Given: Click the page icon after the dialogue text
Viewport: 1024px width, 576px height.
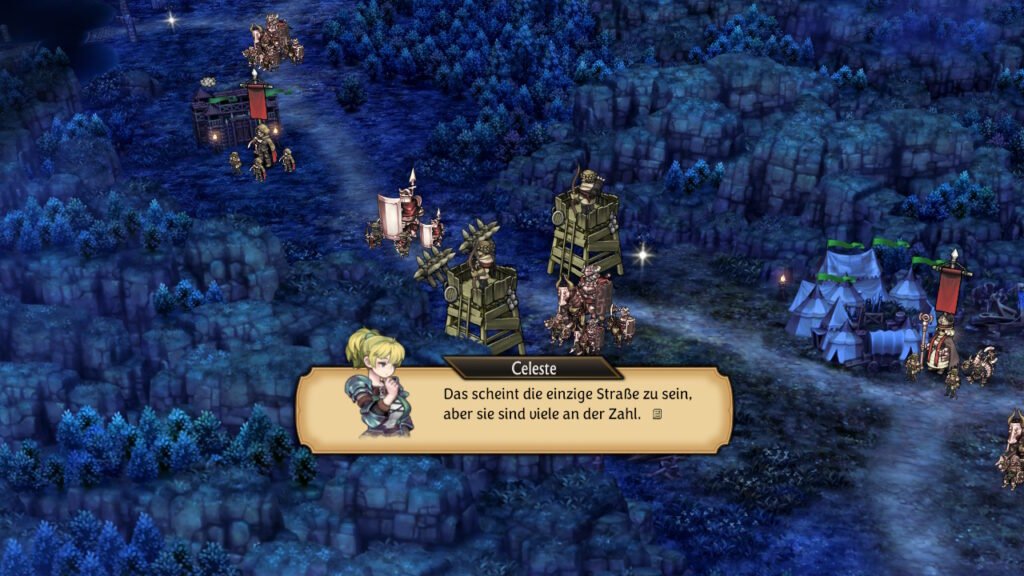Looking at the screenshot, I should click(657, 414).
